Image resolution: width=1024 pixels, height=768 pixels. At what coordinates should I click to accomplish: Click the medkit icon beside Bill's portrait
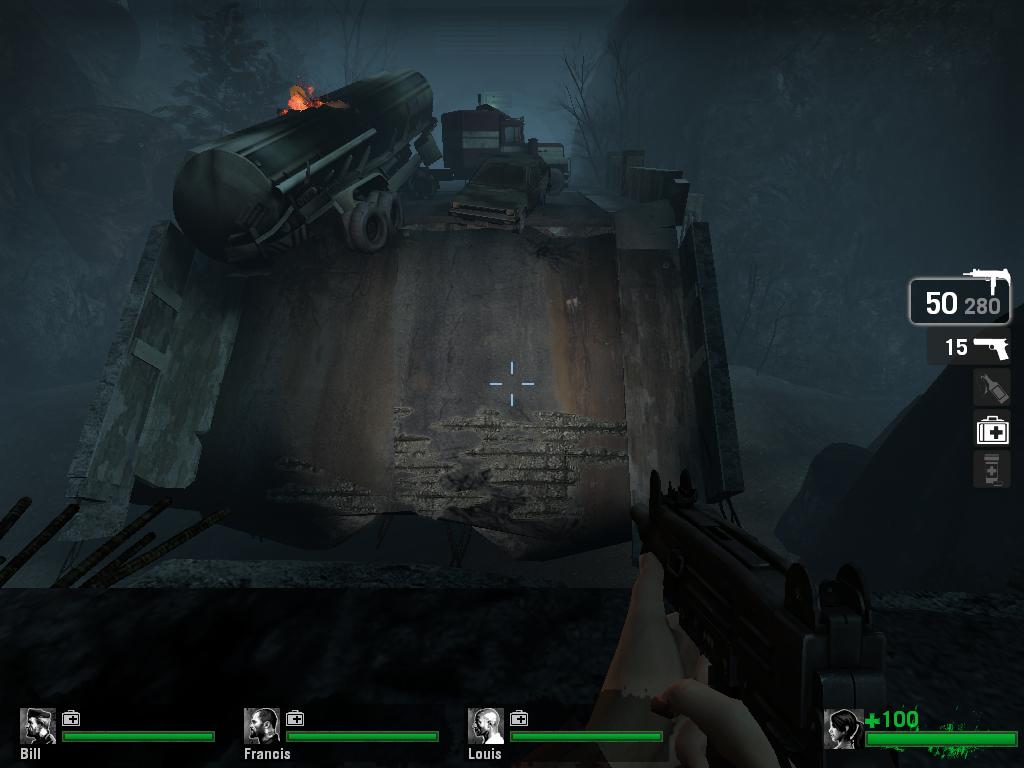click(71, 718)
